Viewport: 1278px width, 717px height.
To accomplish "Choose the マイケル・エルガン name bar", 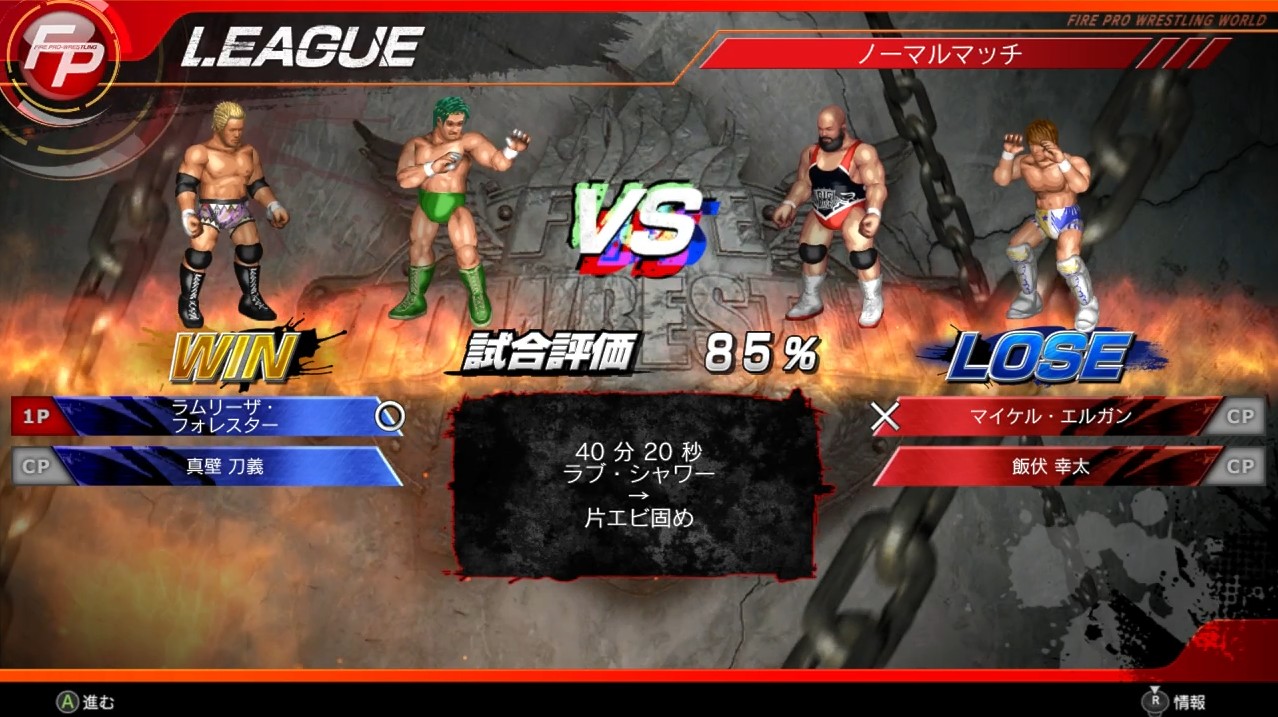I will [1050, 416].
